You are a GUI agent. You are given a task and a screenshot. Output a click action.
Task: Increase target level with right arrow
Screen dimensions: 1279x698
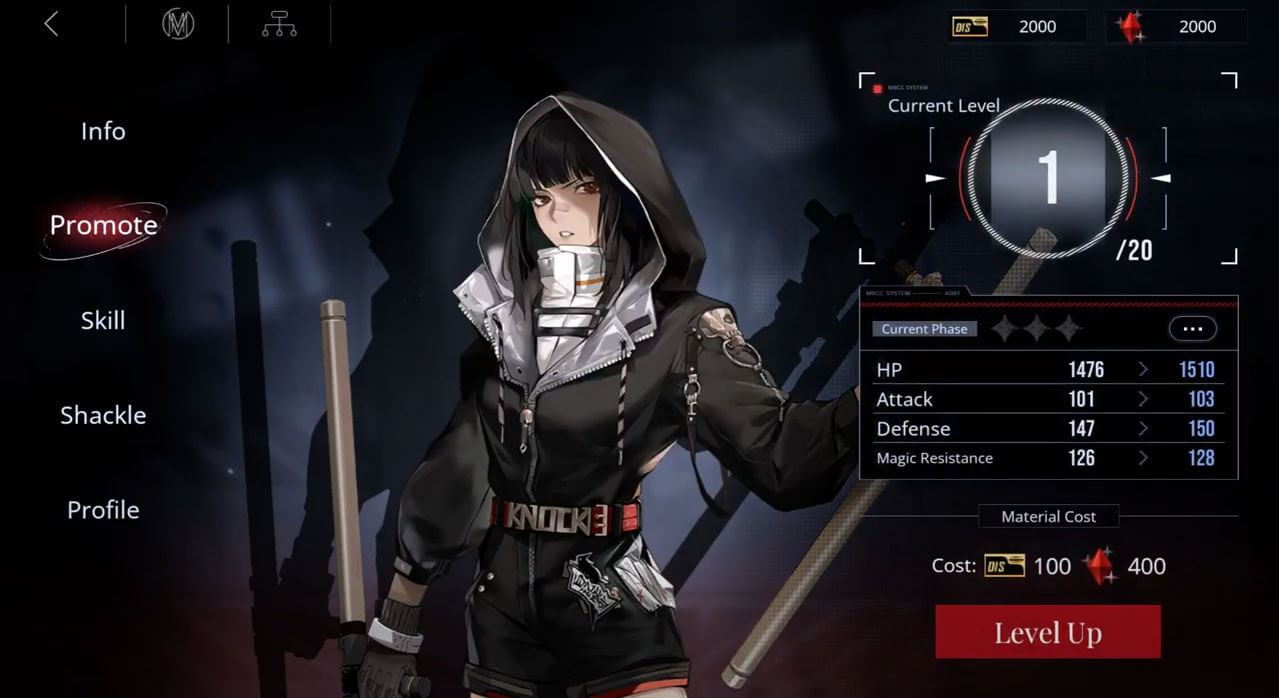coord(1161,178)
